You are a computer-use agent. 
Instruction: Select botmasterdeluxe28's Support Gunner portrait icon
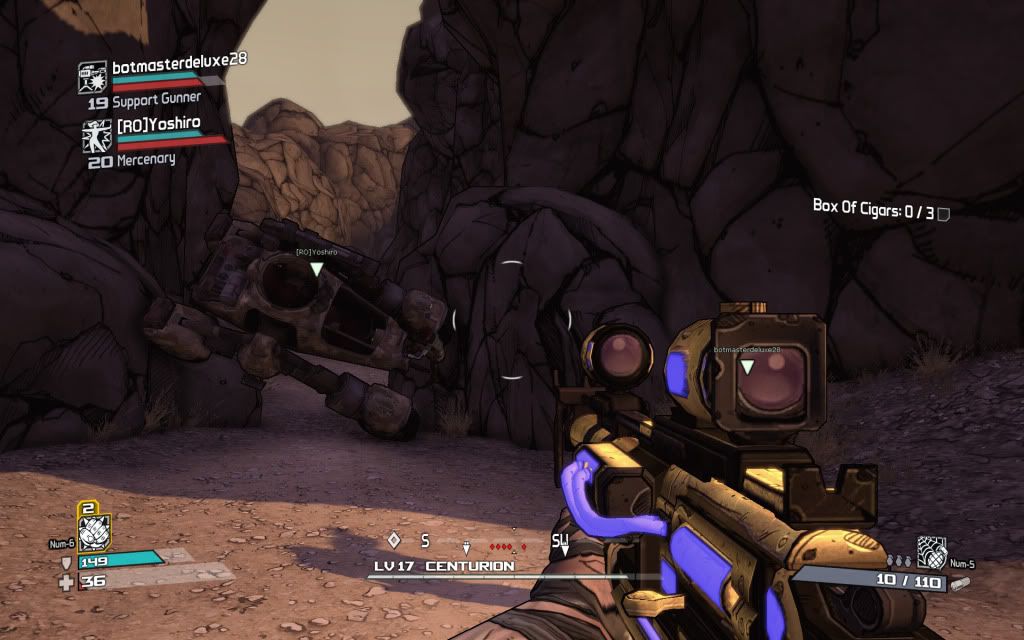(x=93, y=78)
